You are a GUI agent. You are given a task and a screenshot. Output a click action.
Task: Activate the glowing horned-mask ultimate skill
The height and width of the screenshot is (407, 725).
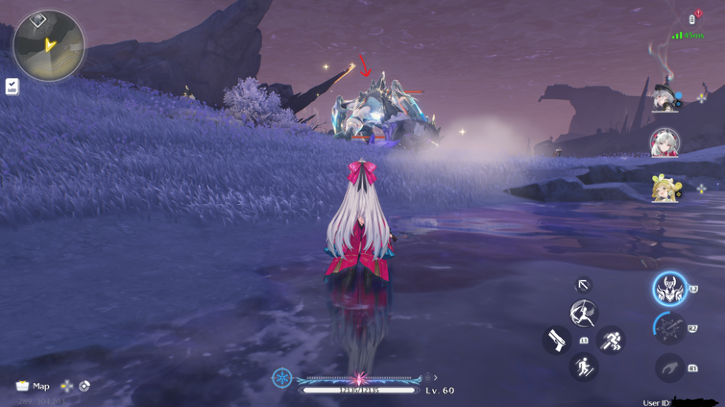tap(669, 290)
